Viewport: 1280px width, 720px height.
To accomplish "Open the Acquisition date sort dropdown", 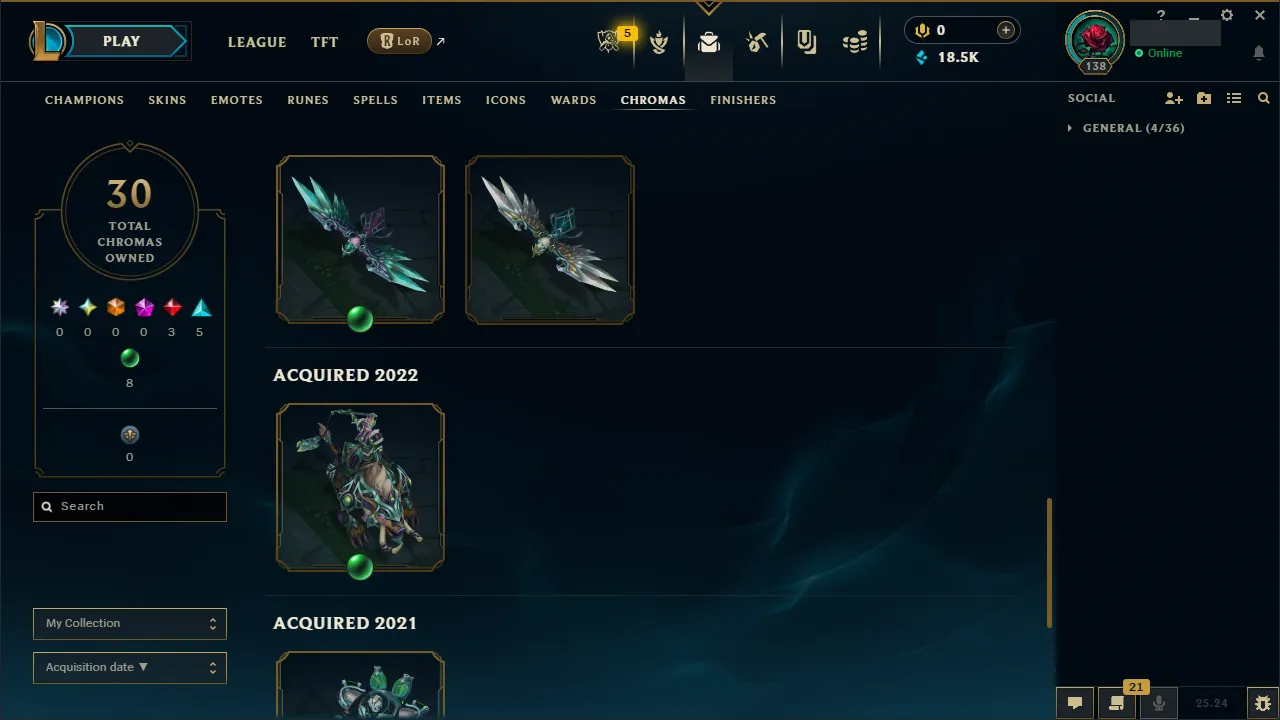I will [129, 667].
